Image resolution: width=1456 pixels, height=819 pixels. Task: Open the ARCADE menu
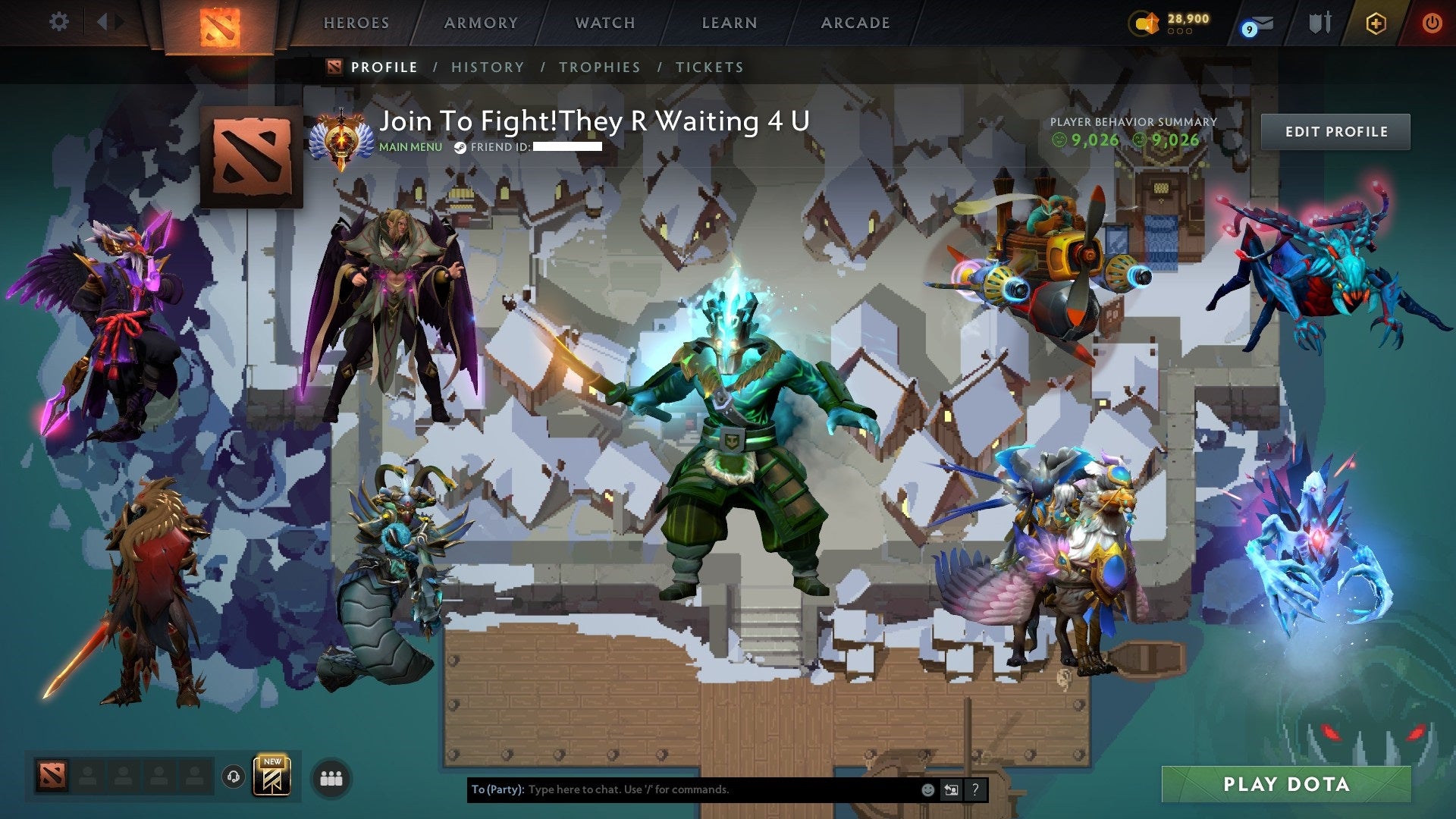[855, 22]
